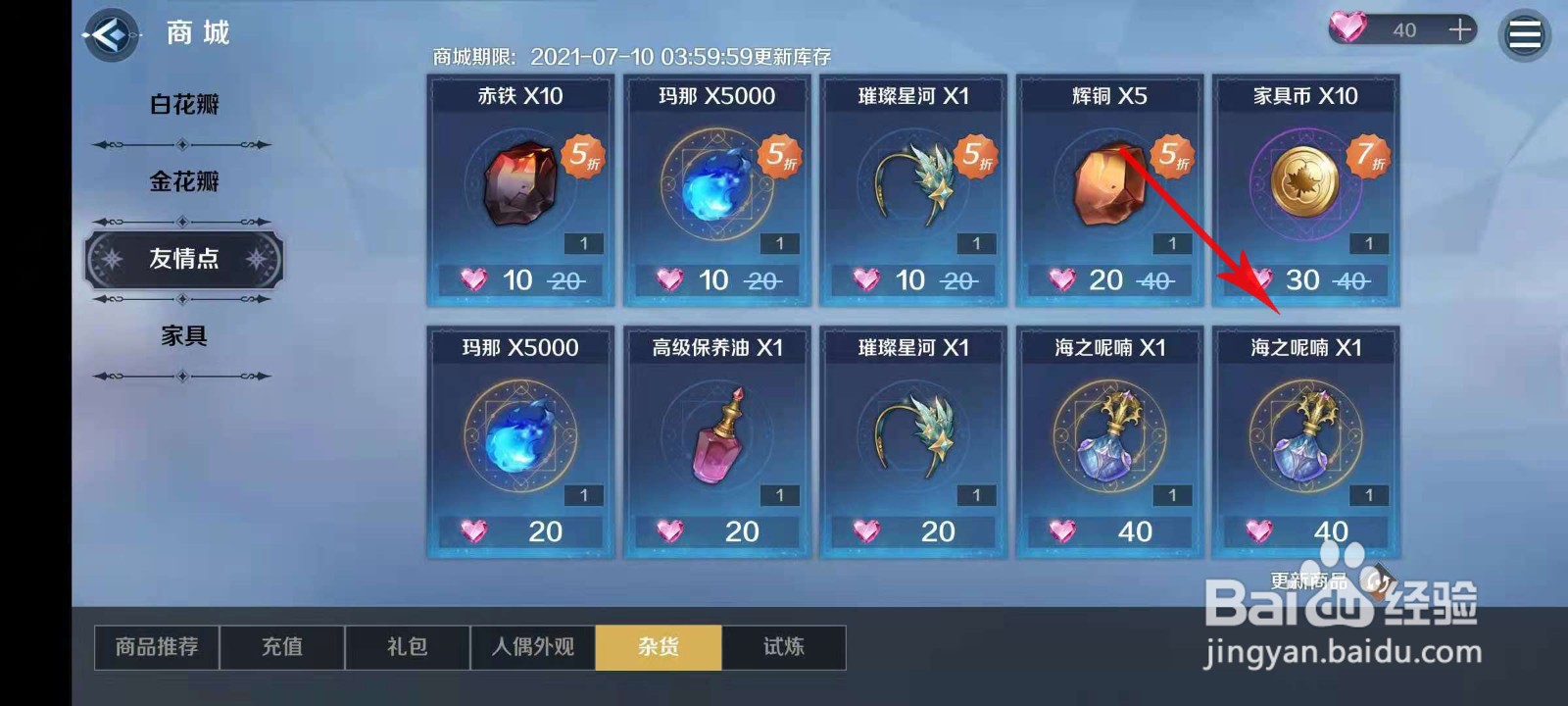Switch to the 试炼 tab at the bottom
The width and height of the screenshot is (1568, 706).
point(784,647)
